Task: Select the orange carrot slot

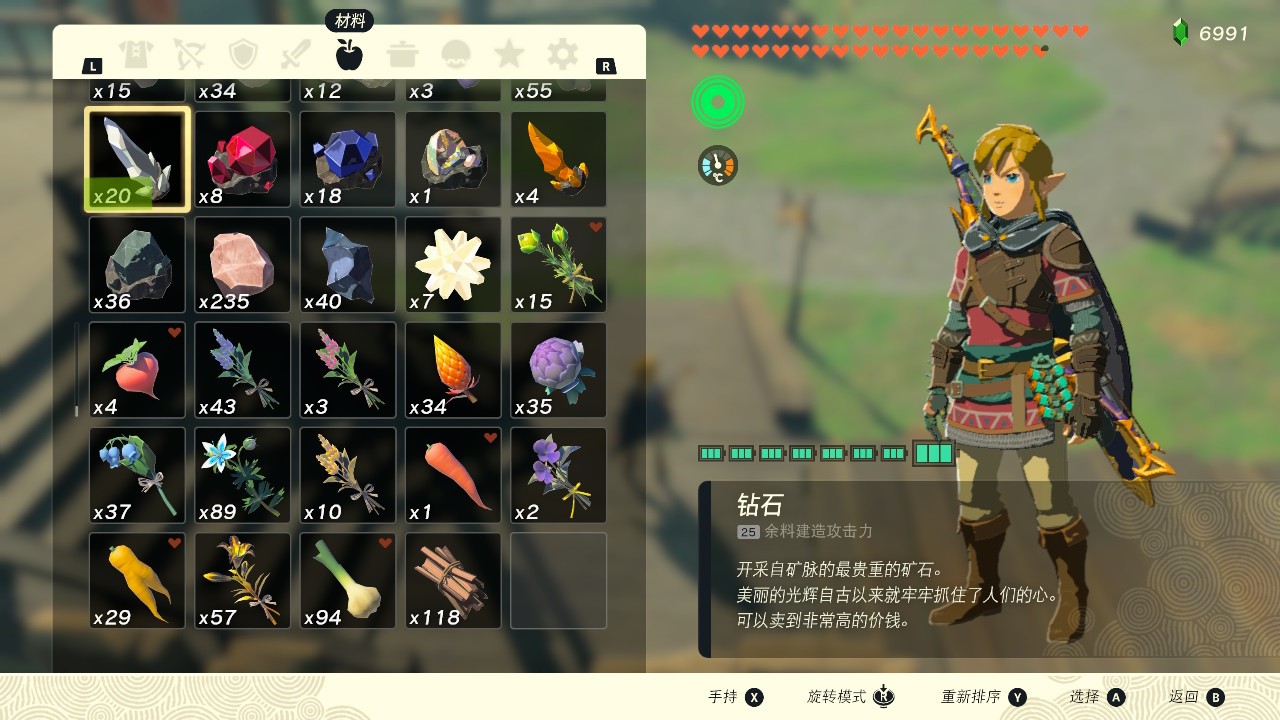Action: point(453,476)
